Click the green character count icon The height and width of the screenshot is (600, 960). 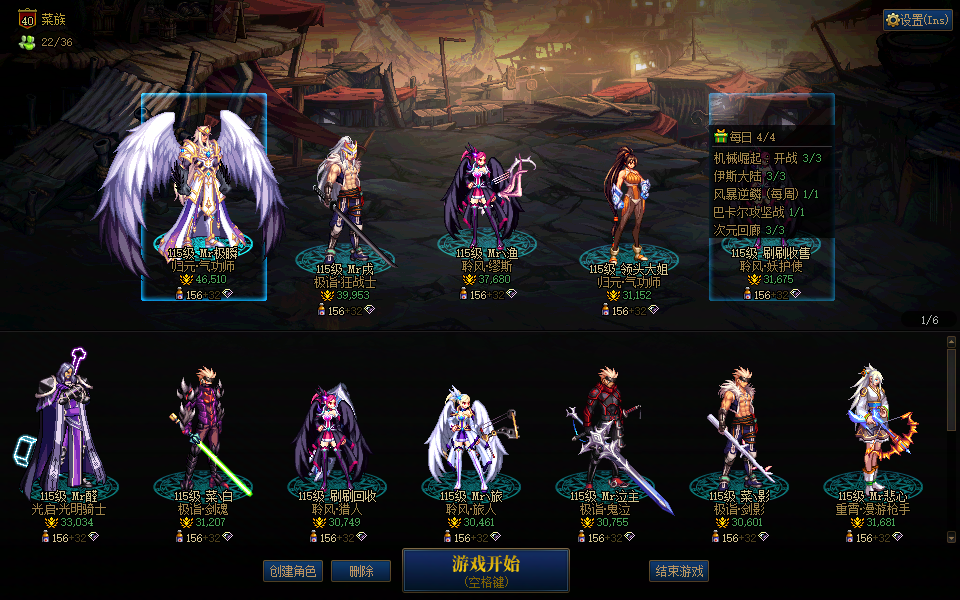click(x=27, y=42)
